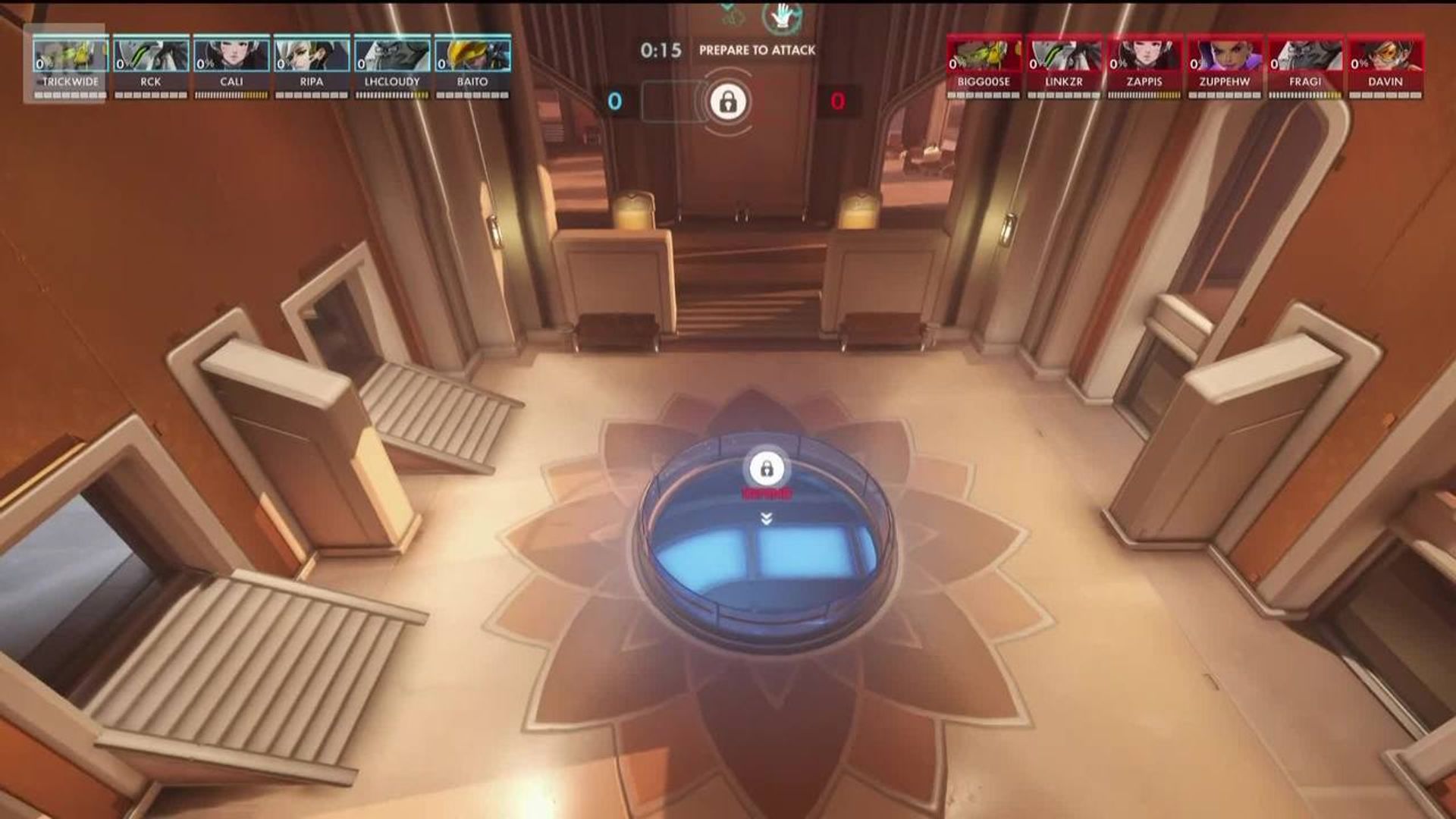Image resolution: width=1456 pixels, height=819 pixels.
Task: Choose CALI's hero portrait
Action: [x=231, y=56]
